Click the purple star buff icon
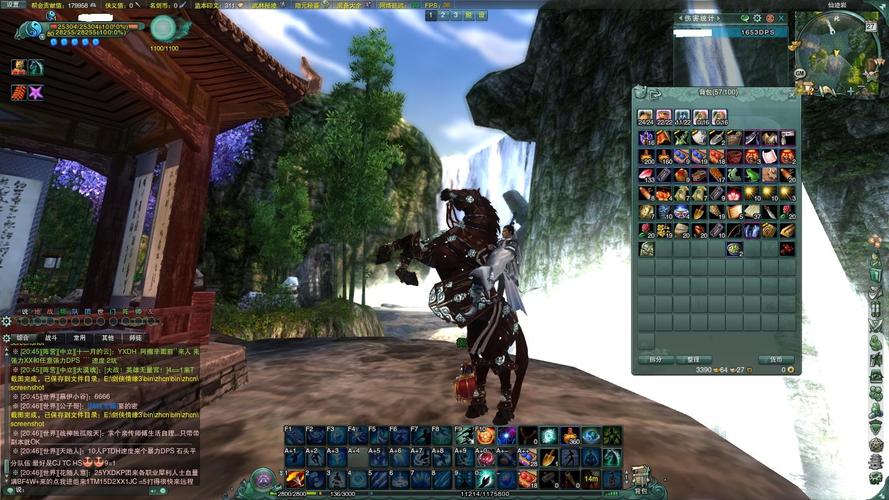The image size is (889, 500). tap(36, 92)
